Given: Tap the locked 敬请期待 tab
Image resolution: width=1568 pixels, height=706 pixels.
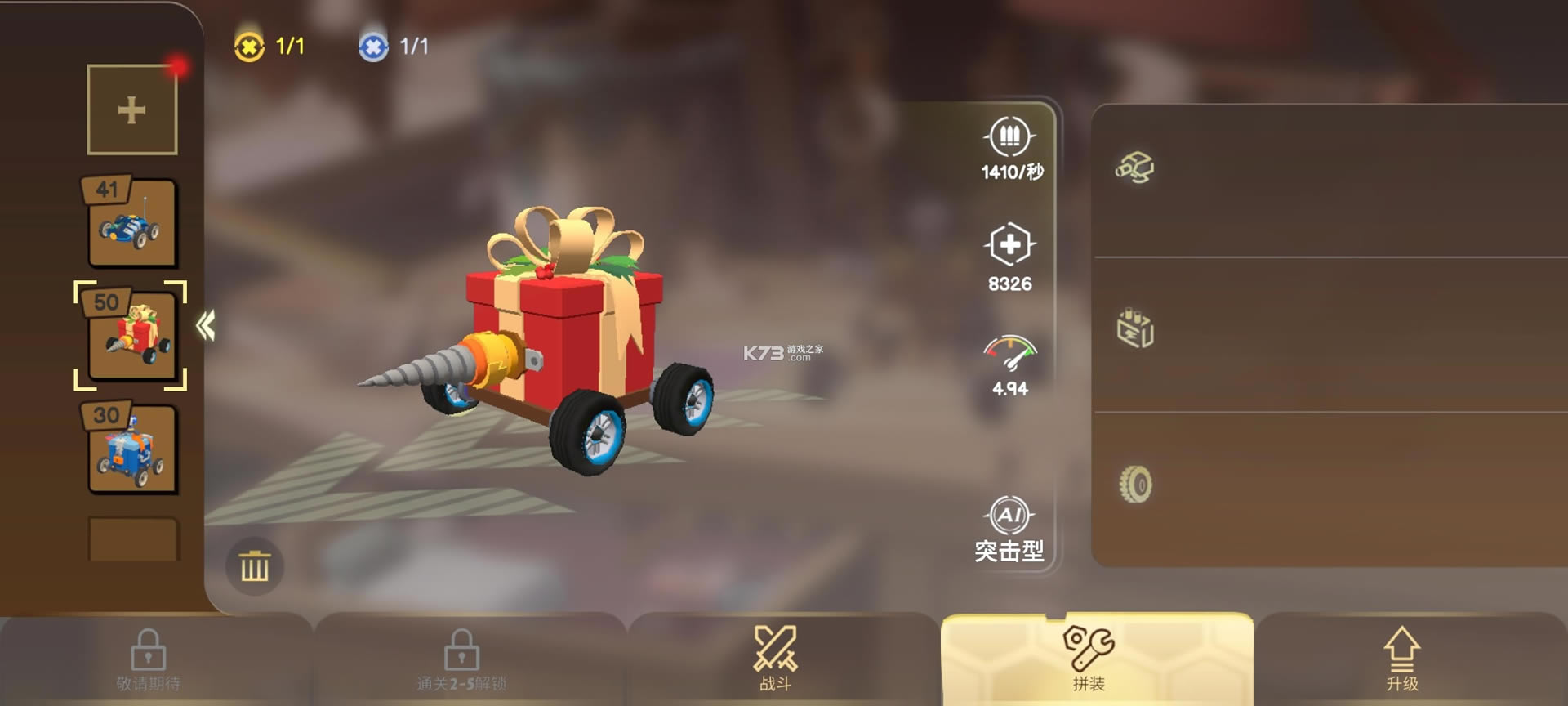Looking at the screenshot, I should coord(149,659).
